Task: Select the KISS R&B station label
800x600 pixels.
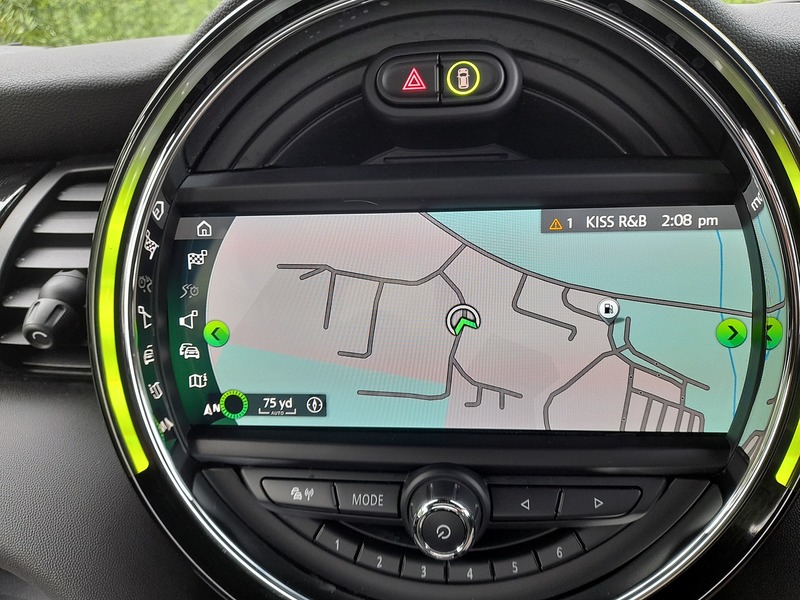Action: coord(609,223)
